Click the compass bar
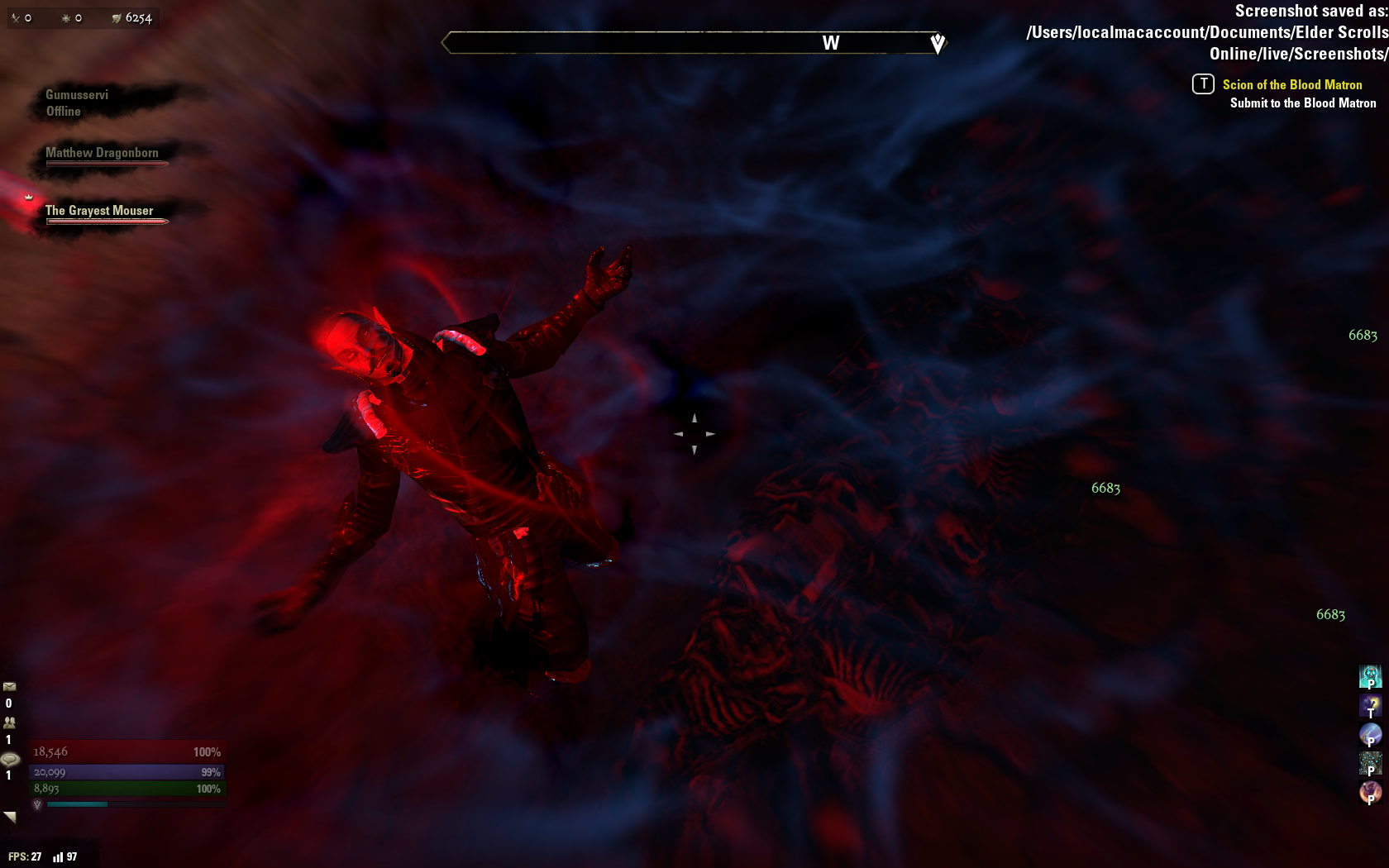Screen dimensions: 1389x868 [x=693, y=43]
